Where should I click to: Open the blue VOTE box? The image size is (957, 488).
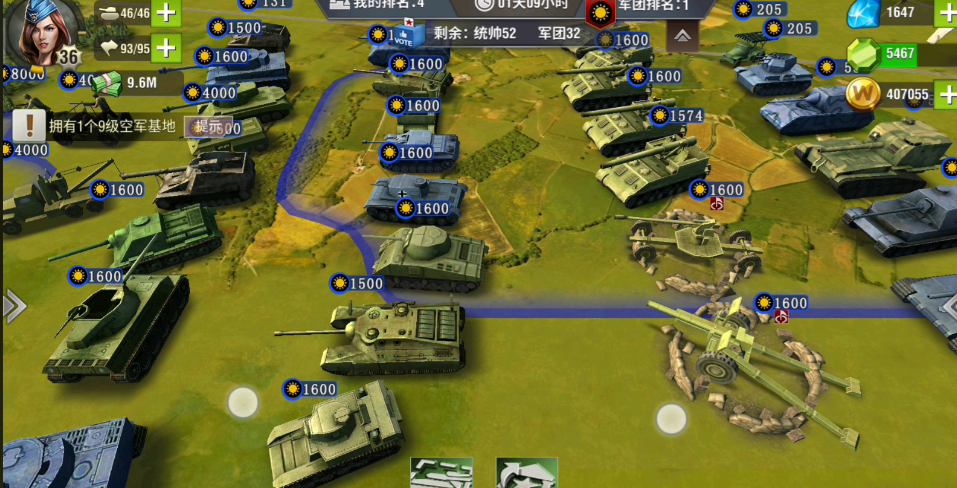tap(404, 38)
